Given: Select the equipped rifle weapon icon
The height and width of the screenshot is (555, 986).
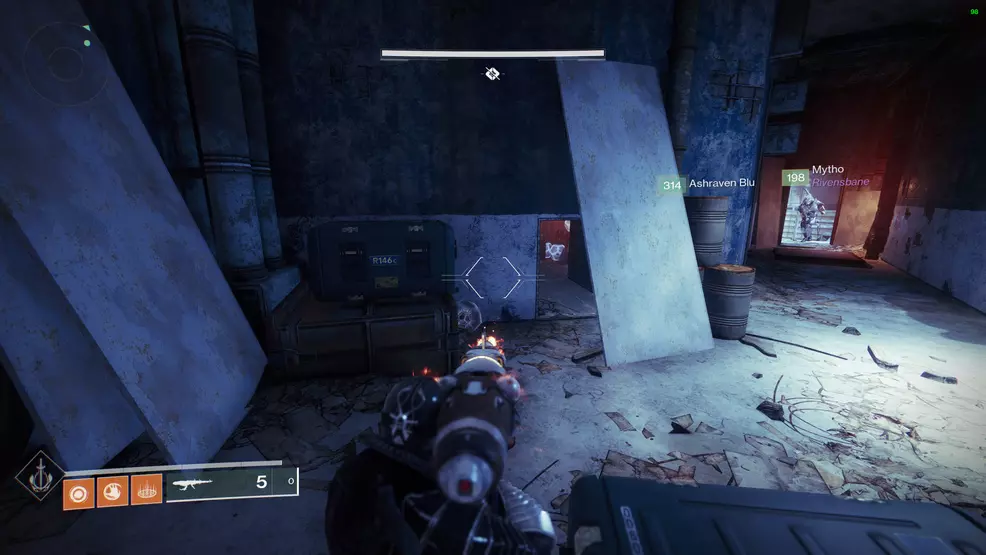Looking at the screenshot, I should tap(194, 483).
